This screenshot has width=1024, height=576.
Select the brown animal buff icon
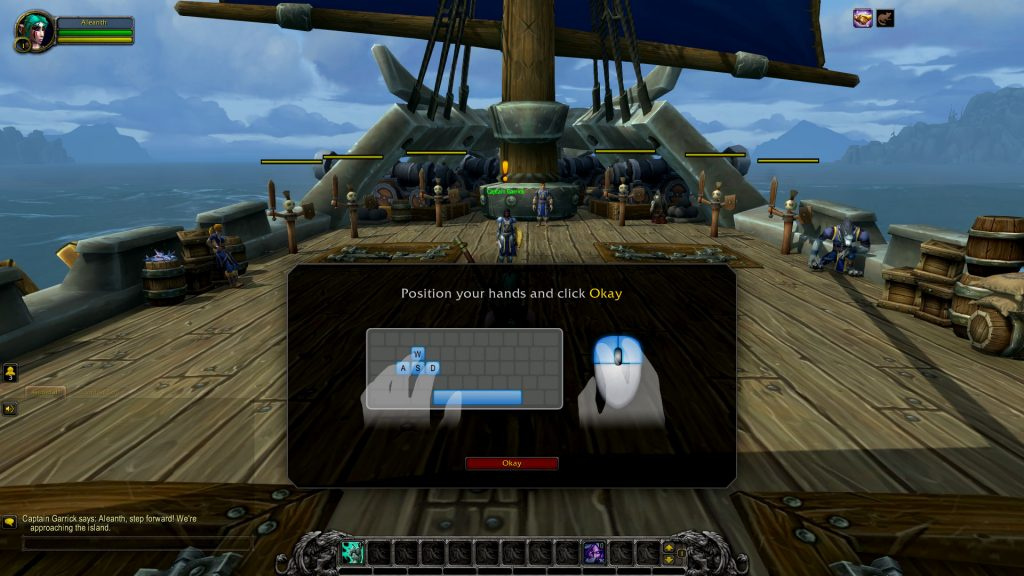tap(885, 18)
